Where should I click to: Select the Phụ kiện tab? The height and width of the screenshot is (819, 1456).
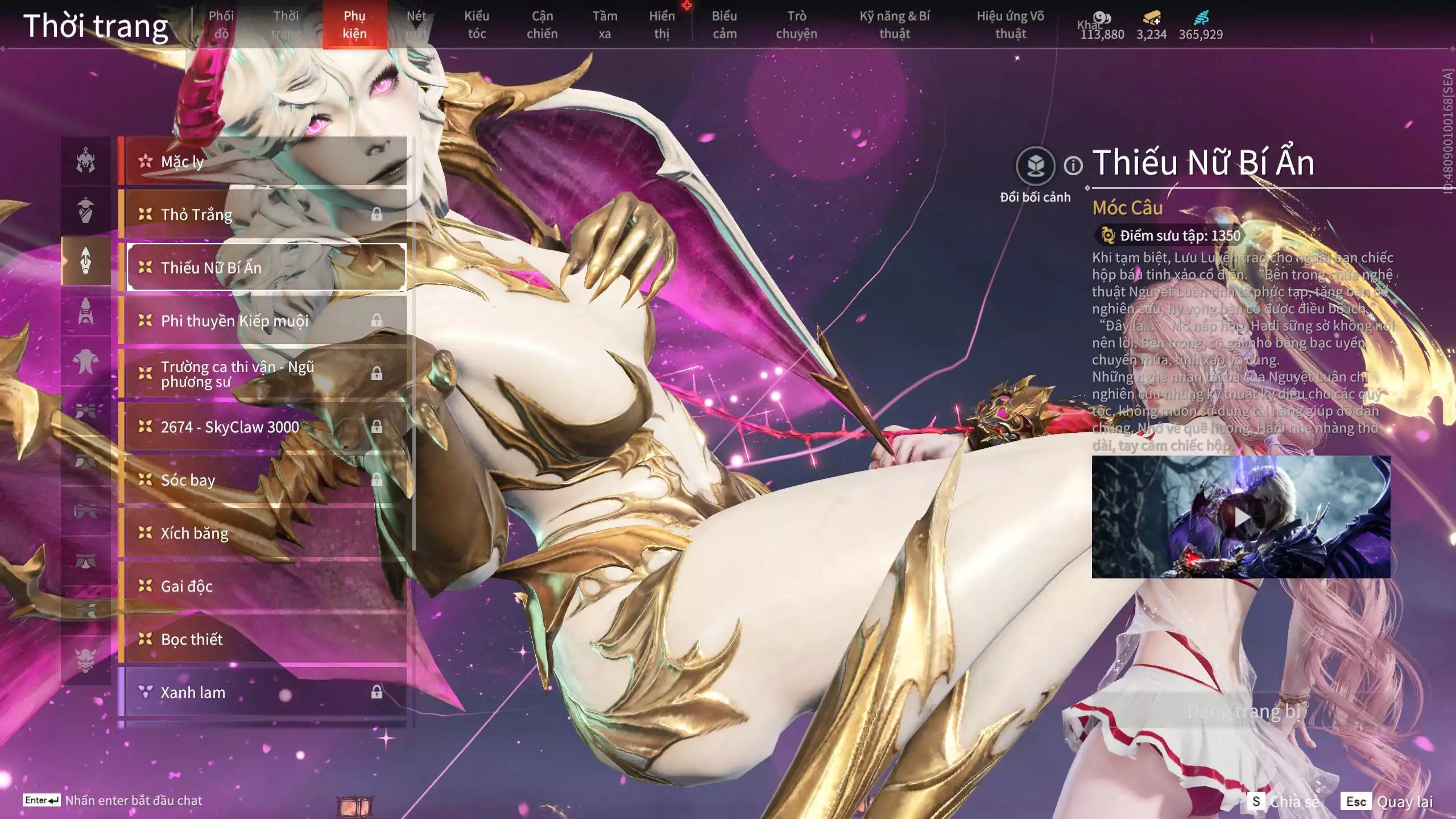tap(354, 24)
